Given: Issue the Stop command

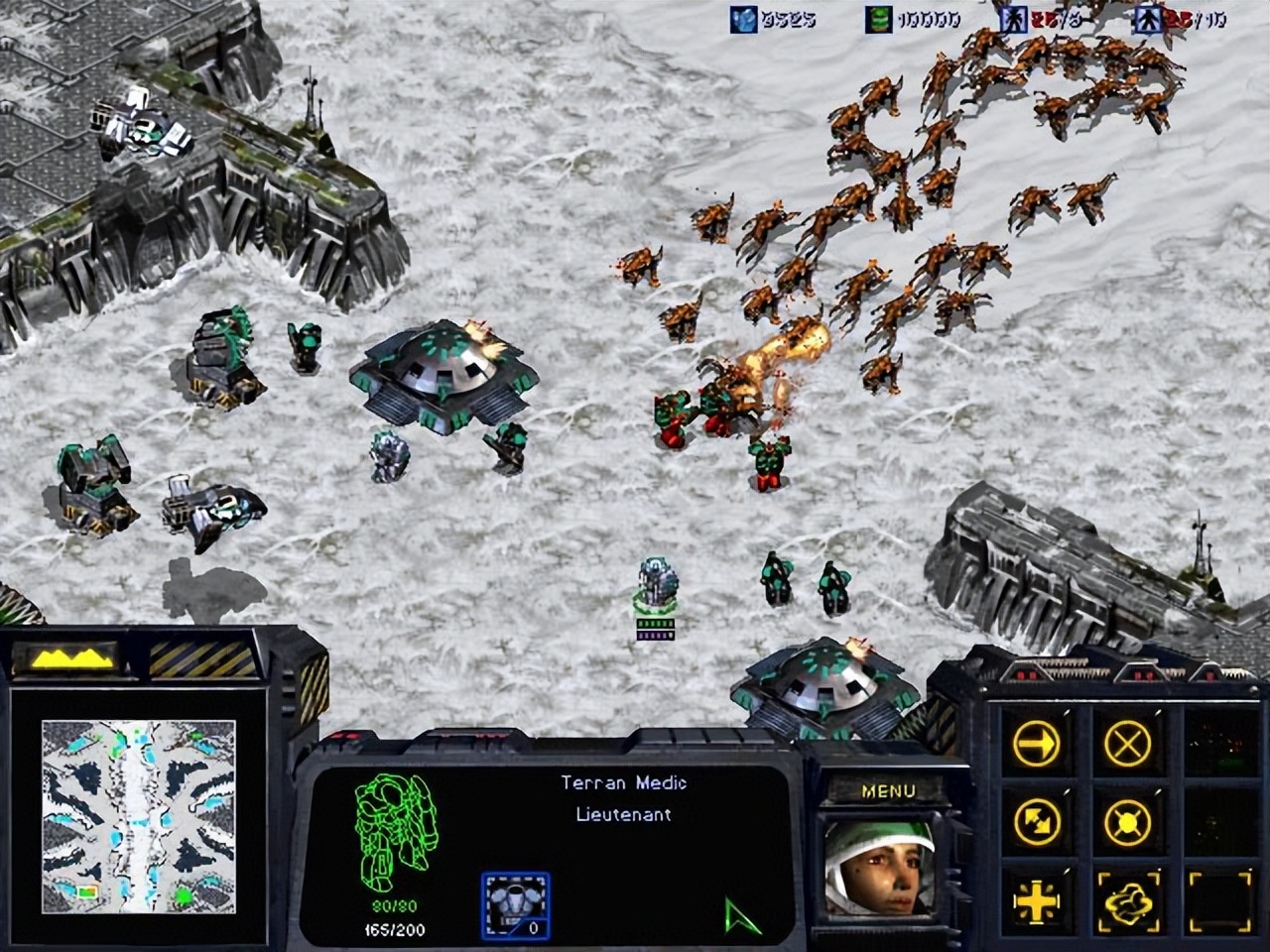Looking at the screenshot, I should tap(1128, 742).
